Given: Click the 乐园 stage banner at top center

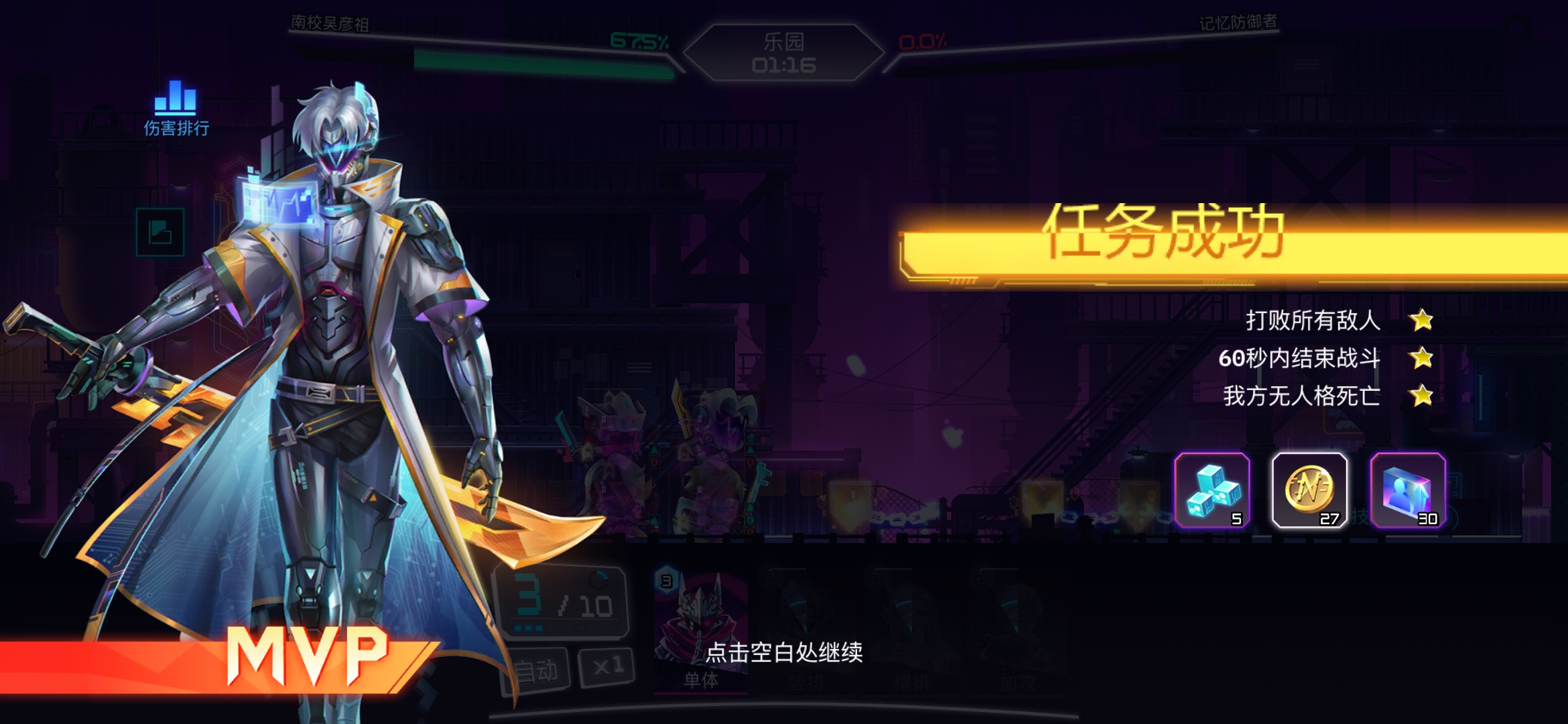Looking at the screenshot, I should point(784,50).
